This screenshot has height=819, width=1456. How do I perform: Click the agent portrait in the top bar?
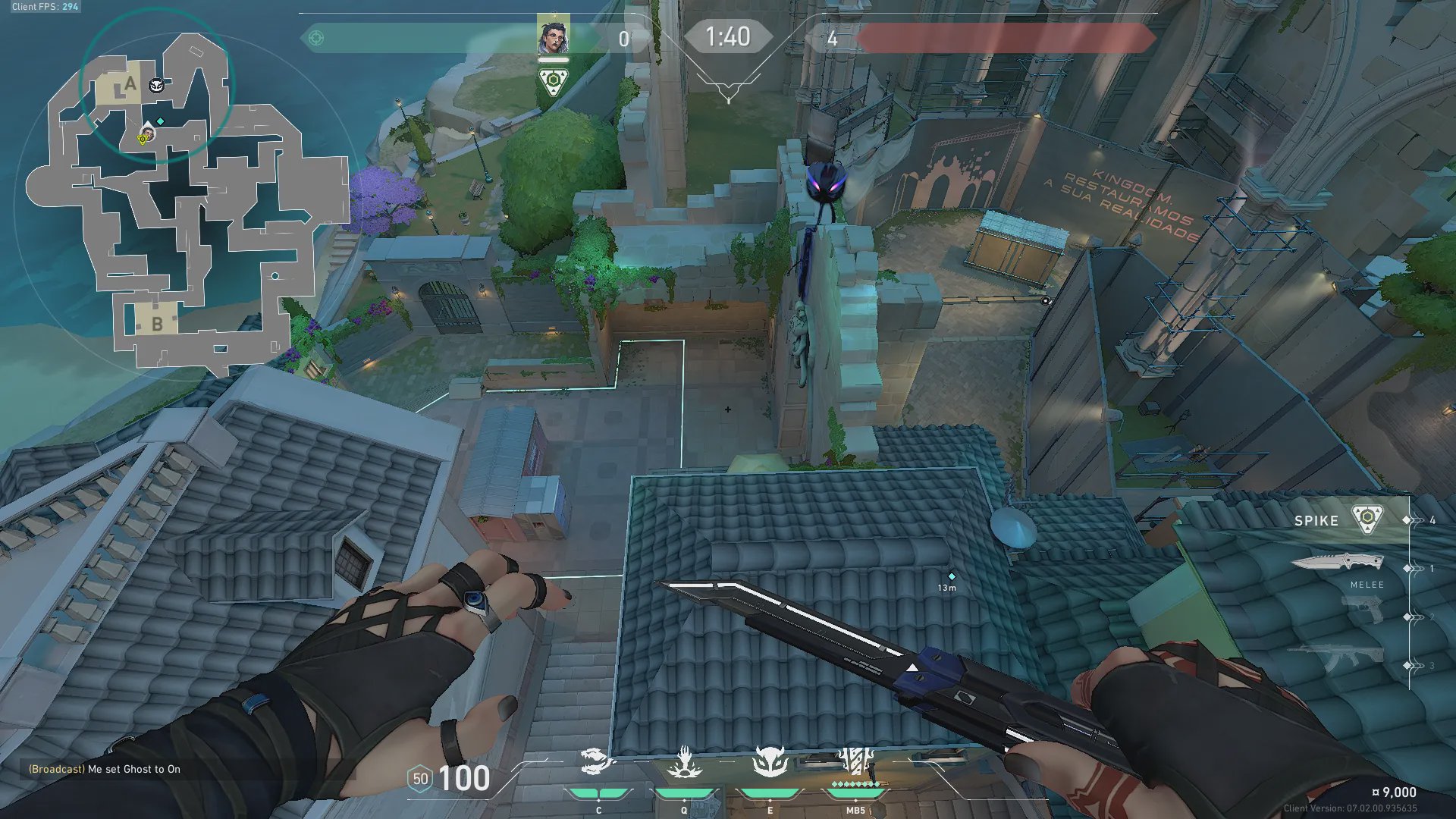554,36
